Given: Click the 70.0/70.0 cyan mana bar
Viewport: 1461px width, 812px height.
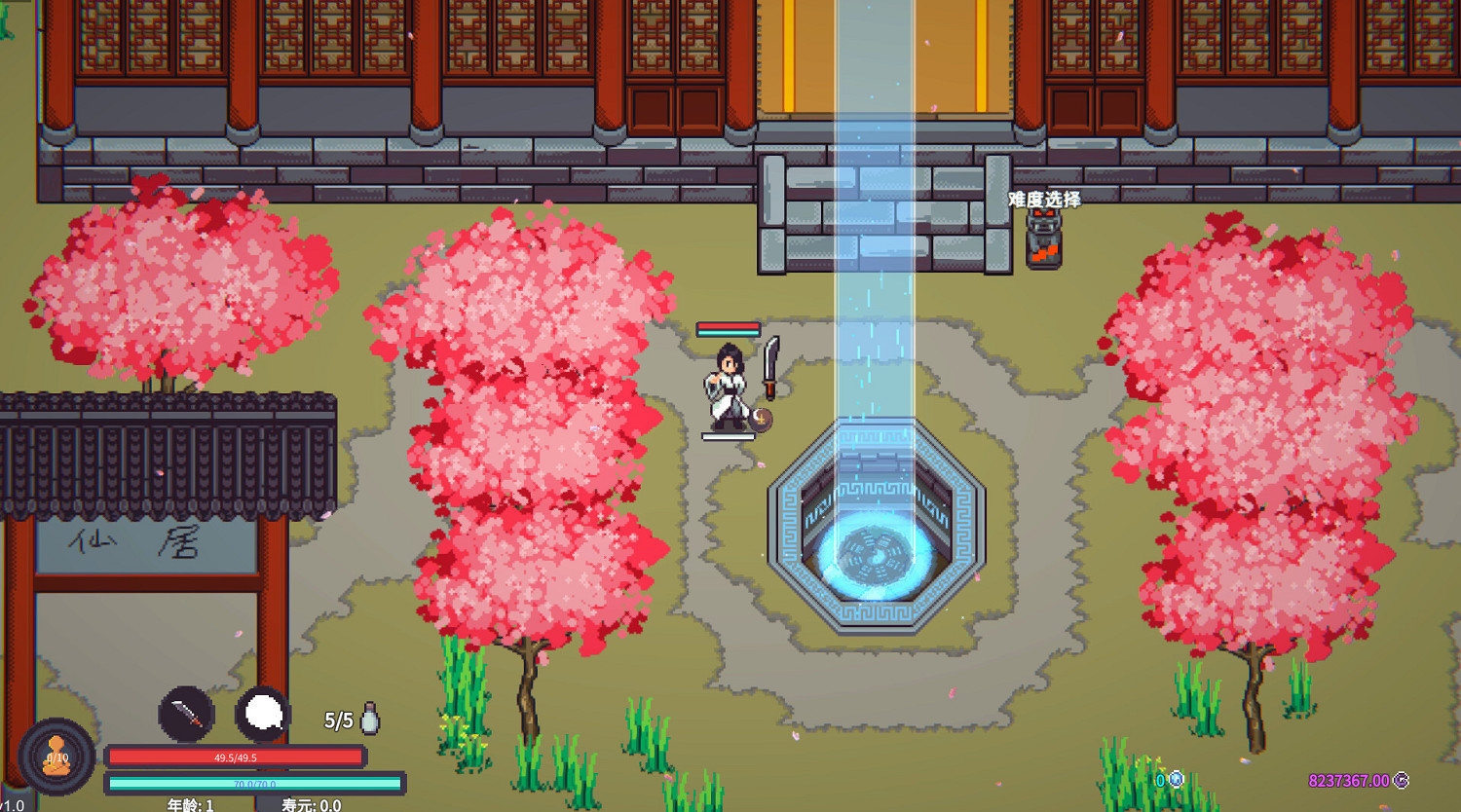Looking at the screenshot, I should [x=255, y=782].
